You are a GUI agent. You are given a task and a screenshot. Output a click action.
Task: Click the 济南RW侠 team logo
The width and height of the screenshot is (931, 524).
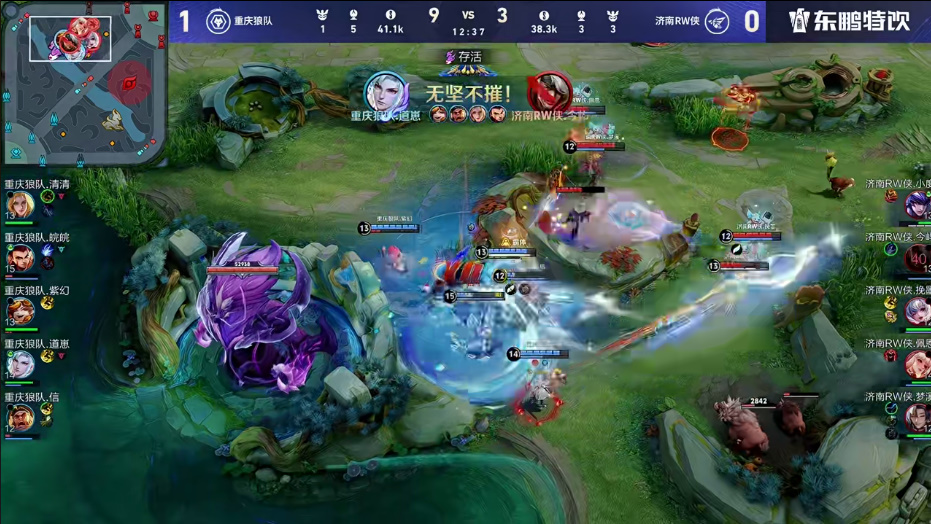coord(717,21)
